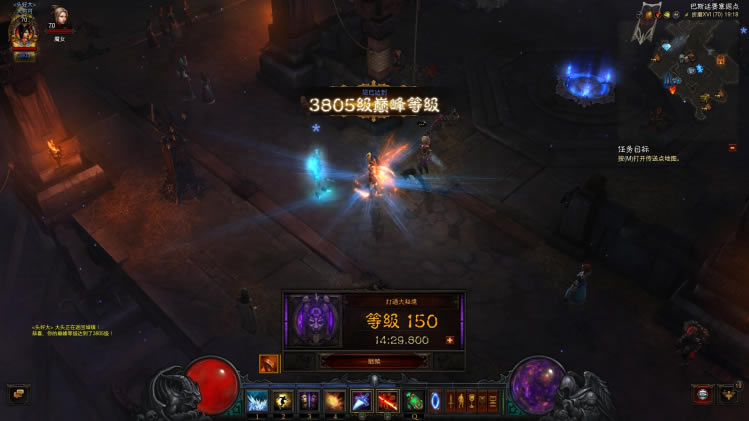Click the skull icon button at bottom right
The width and height of the screenshot is (749, 421).
702,394
